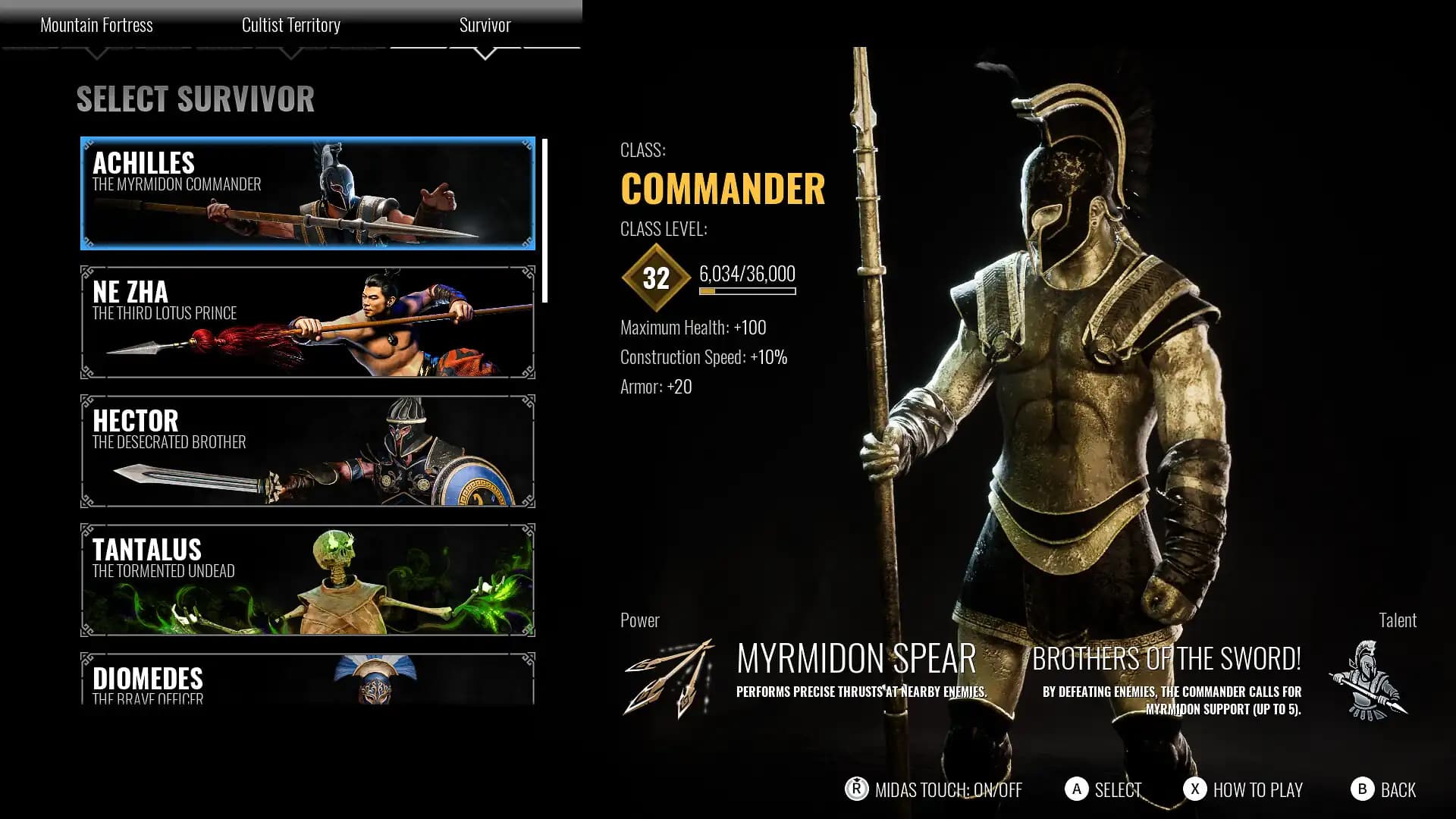The width and height of the screenshot is (1456, 819).
Task: Click the B button icon for Back
Action: tap(1363, 790)
